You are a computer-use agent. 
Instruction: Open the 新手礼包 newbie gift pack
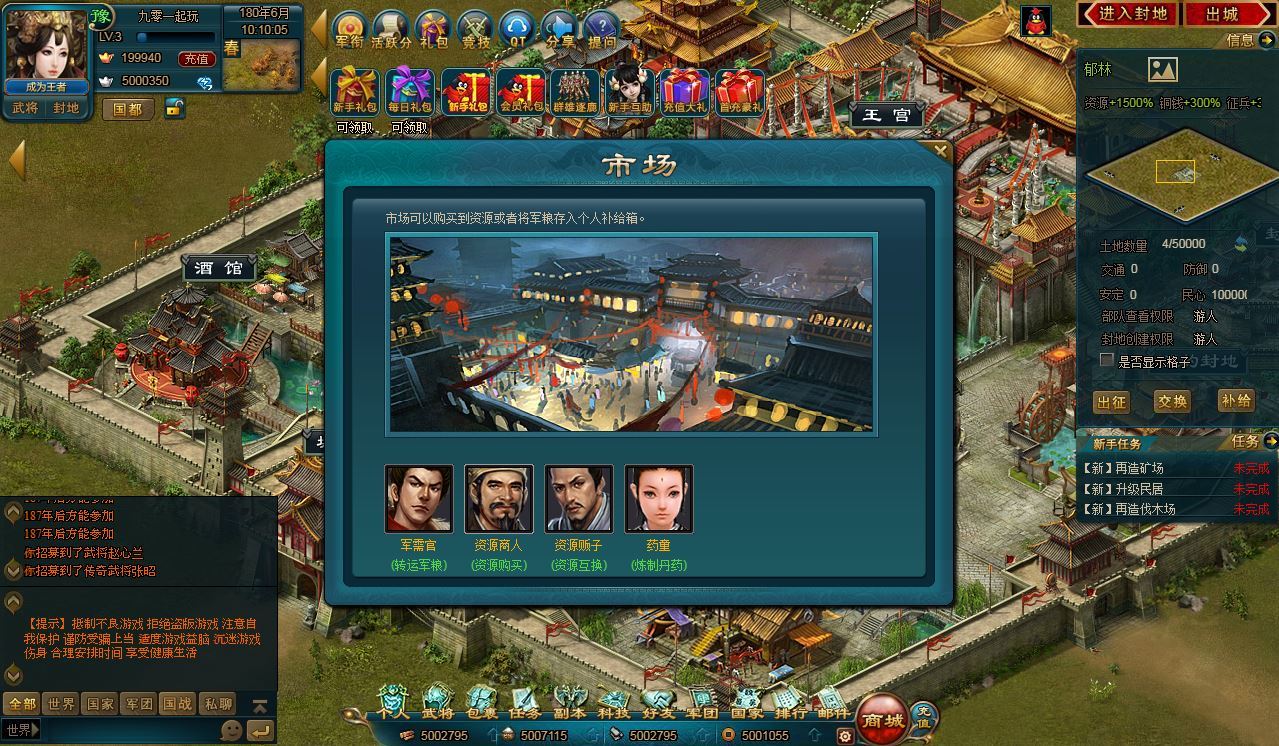pyautogui.click(x=354, y=93)
